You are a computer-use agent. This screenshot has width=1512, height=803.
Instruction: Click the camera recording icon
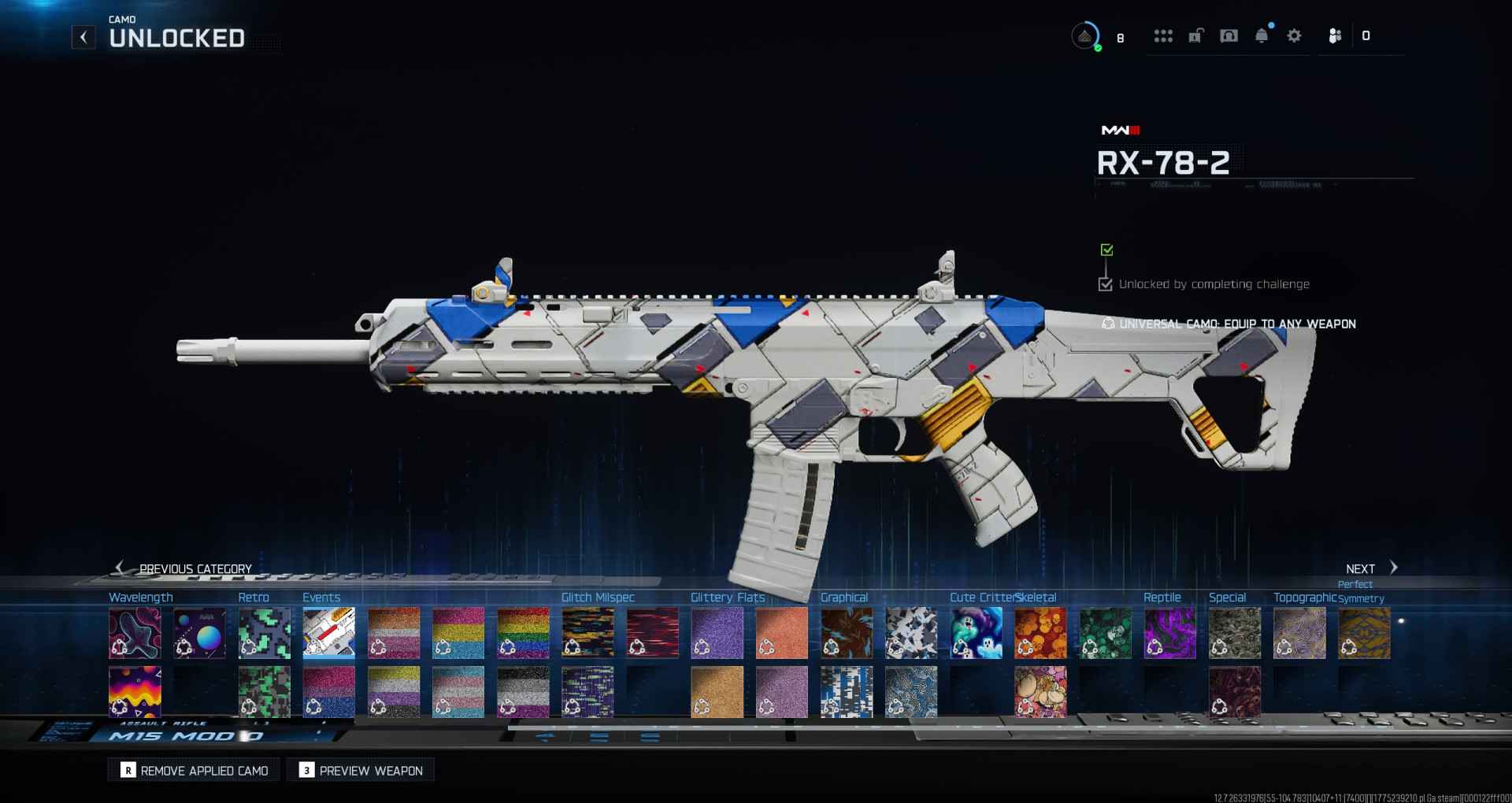click(1229, 35)
